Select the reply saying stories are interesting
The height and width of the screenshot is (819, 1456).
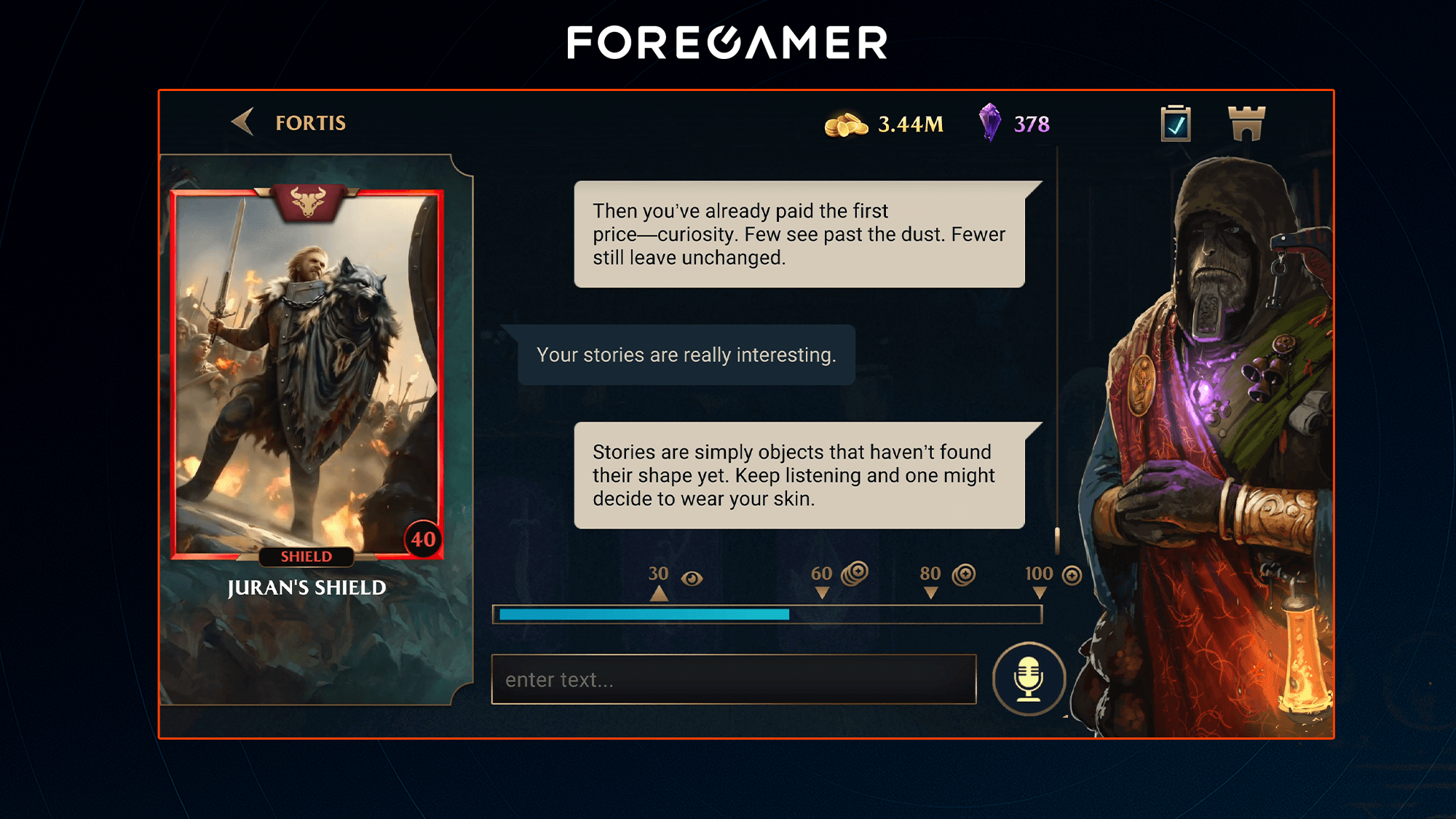tap(687, 355)
